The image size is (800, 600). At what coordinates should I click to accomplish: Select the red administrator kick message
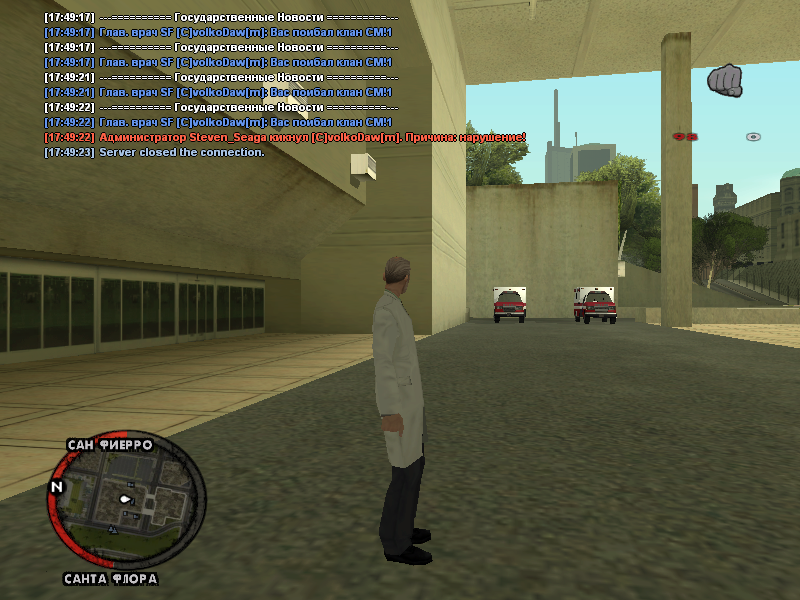click(284, 137)
